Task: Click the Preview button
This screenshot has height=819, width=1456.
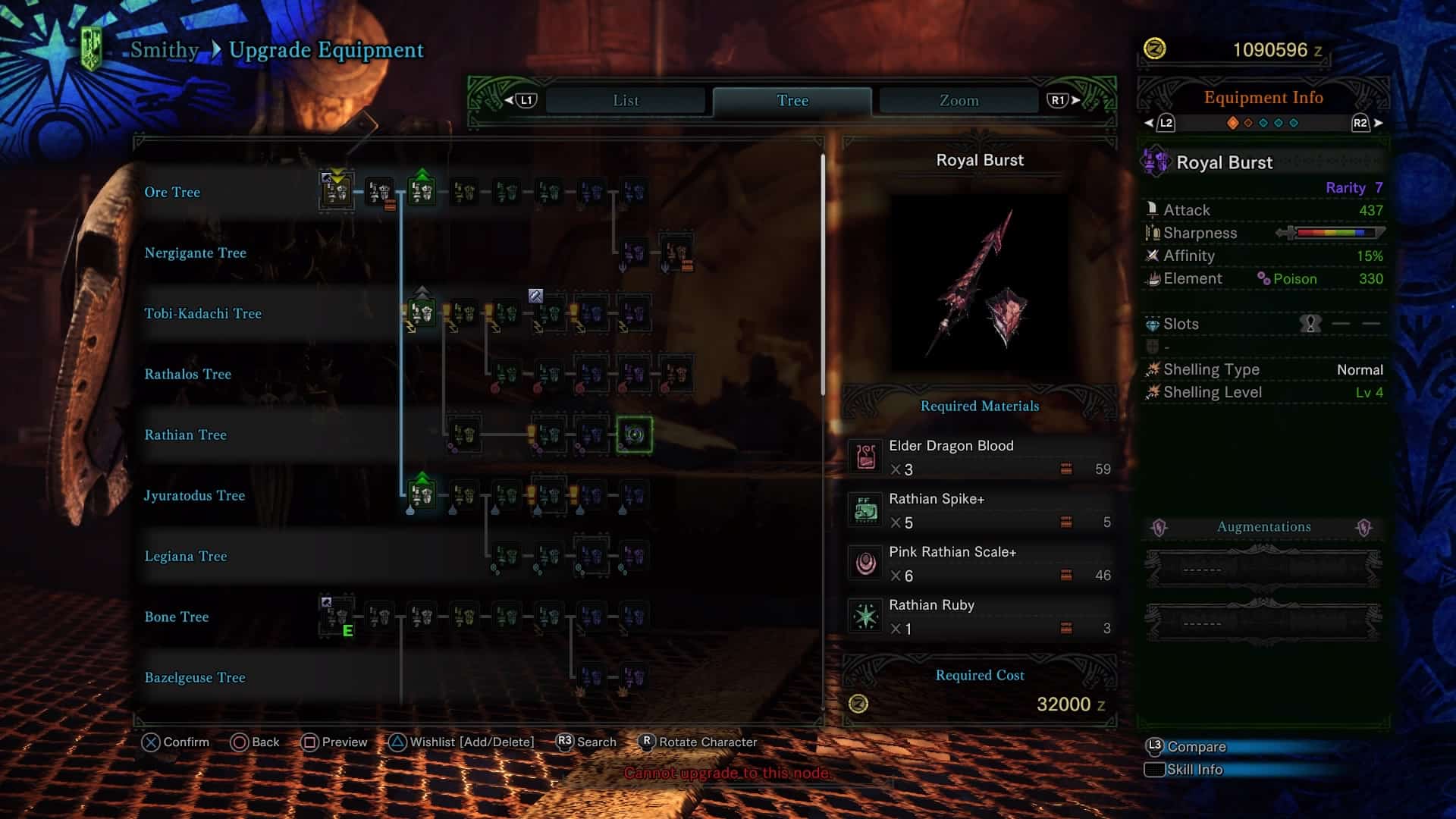Action: 334,742
